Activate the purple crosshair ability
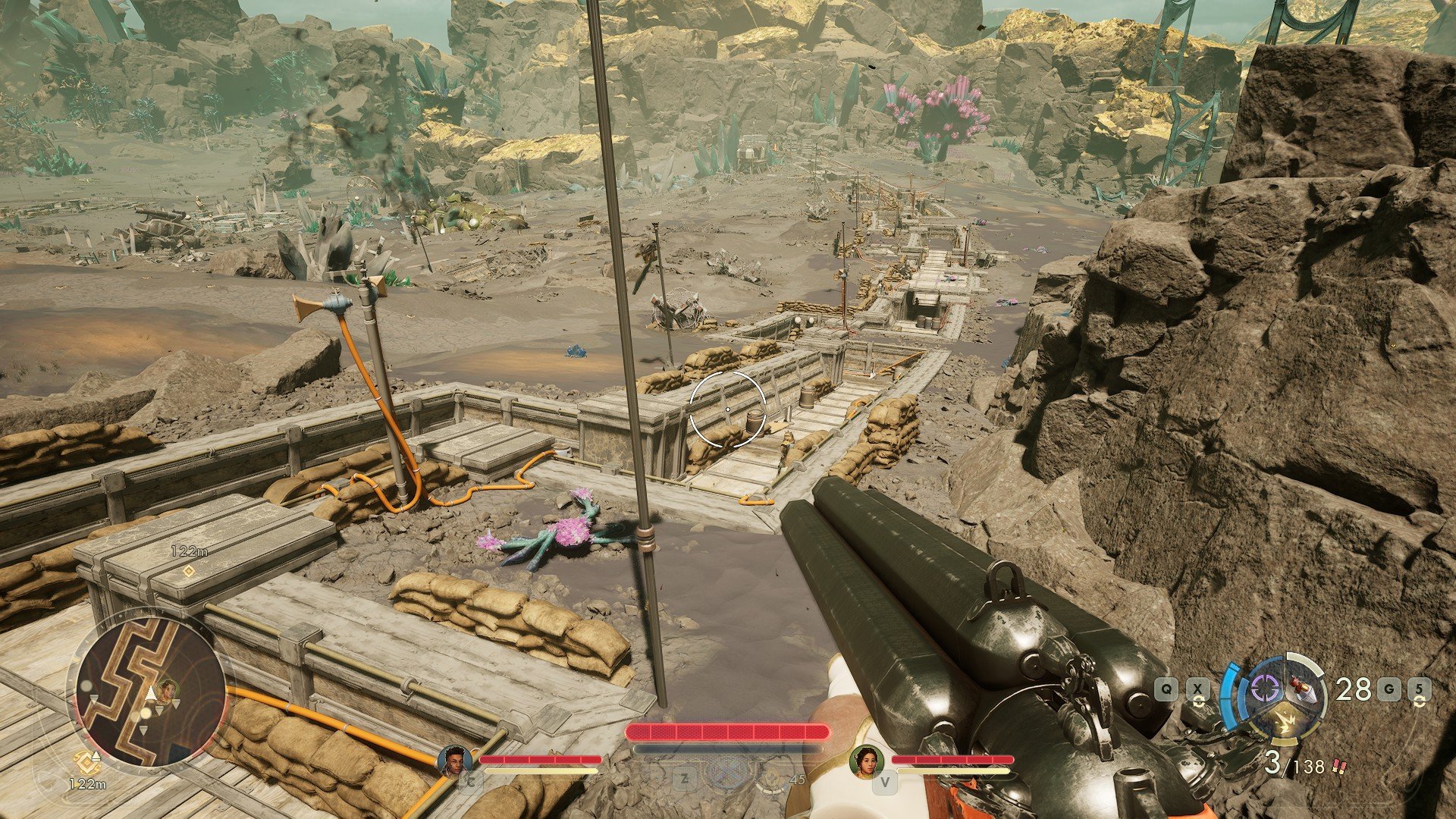1456x819 pixels. tap(1264, 689)
